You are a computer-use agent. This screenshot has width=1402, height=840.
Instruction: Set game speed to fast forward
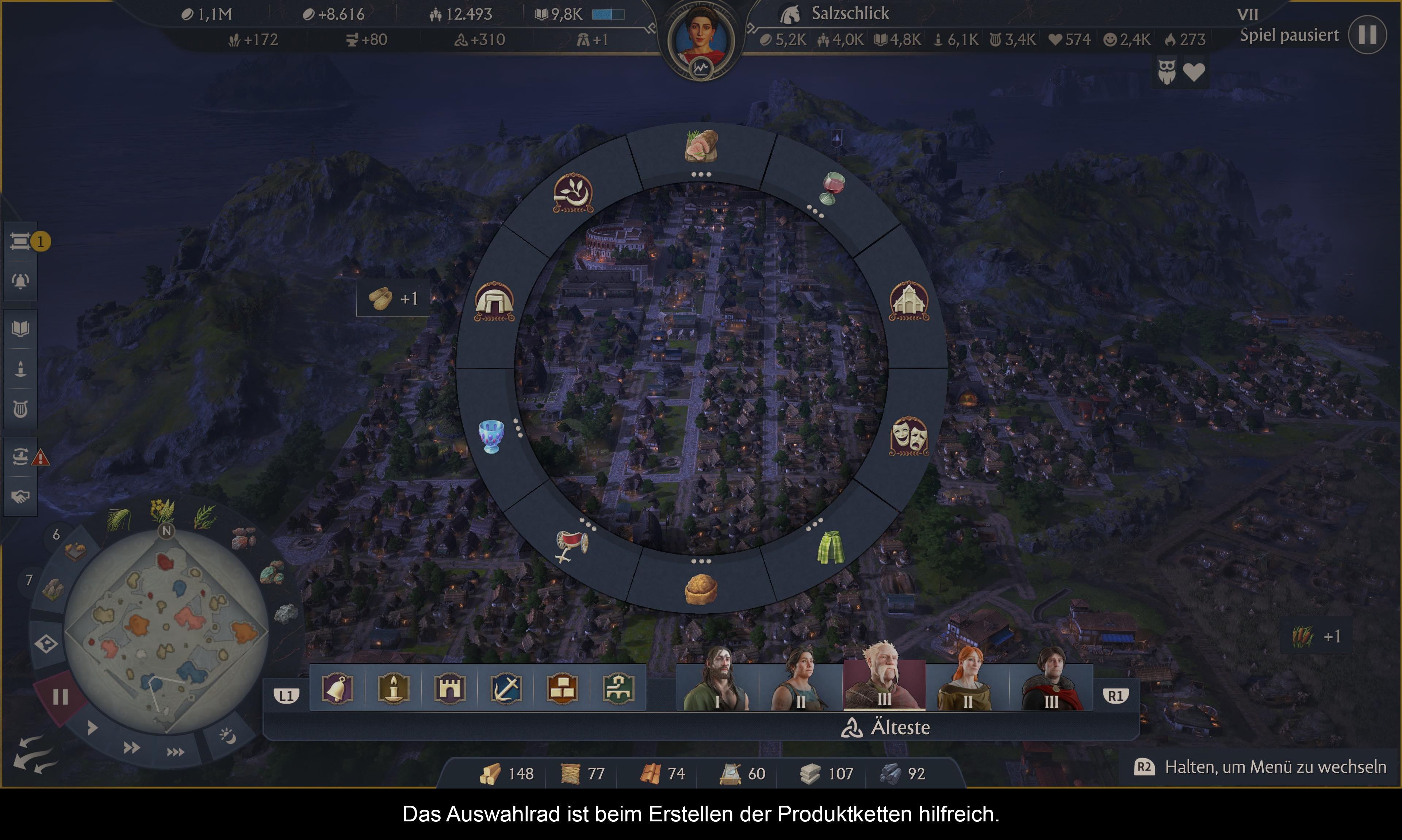(131, 748)
